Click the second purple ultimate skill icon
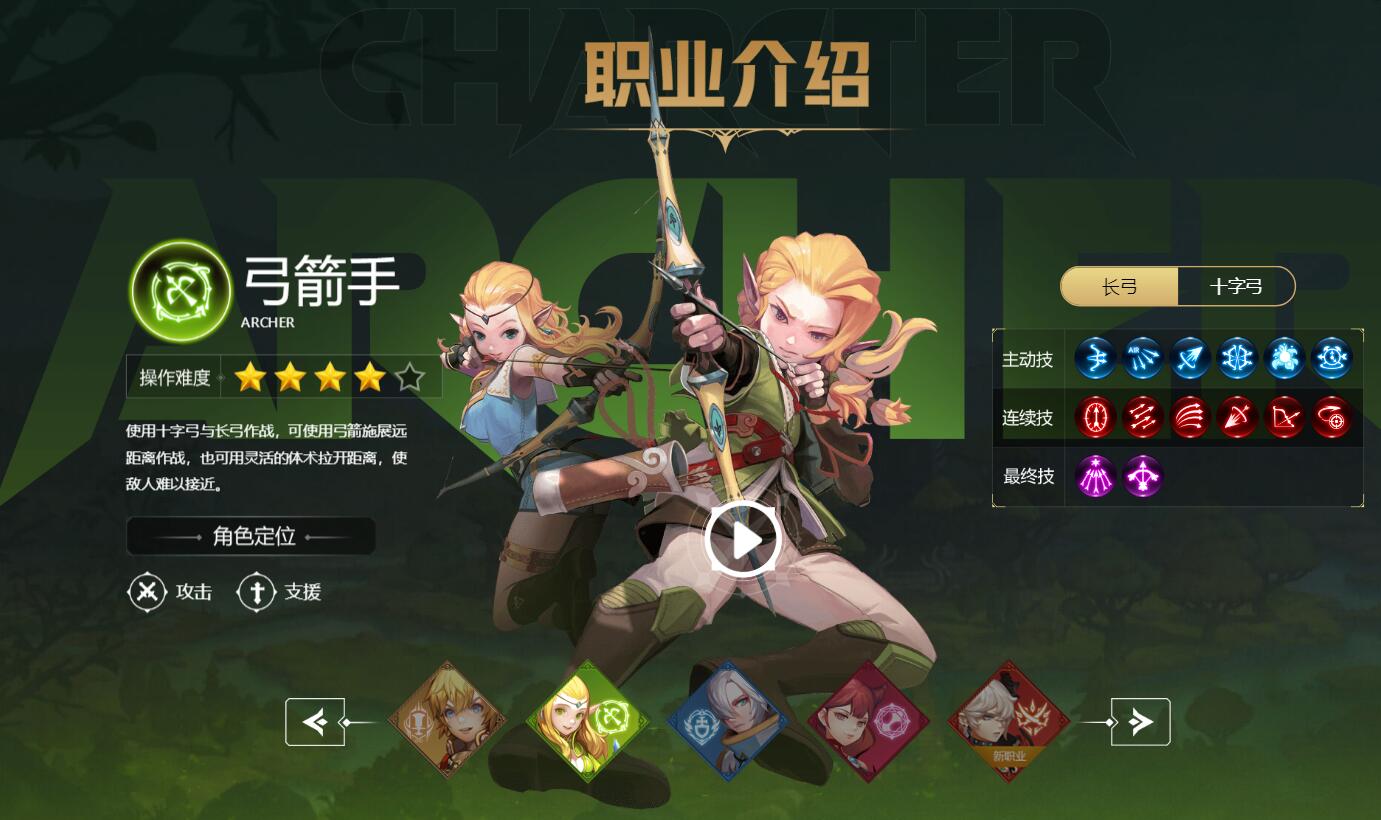This screenshot has width=1381, height=820. click(x=1142, y=477)
